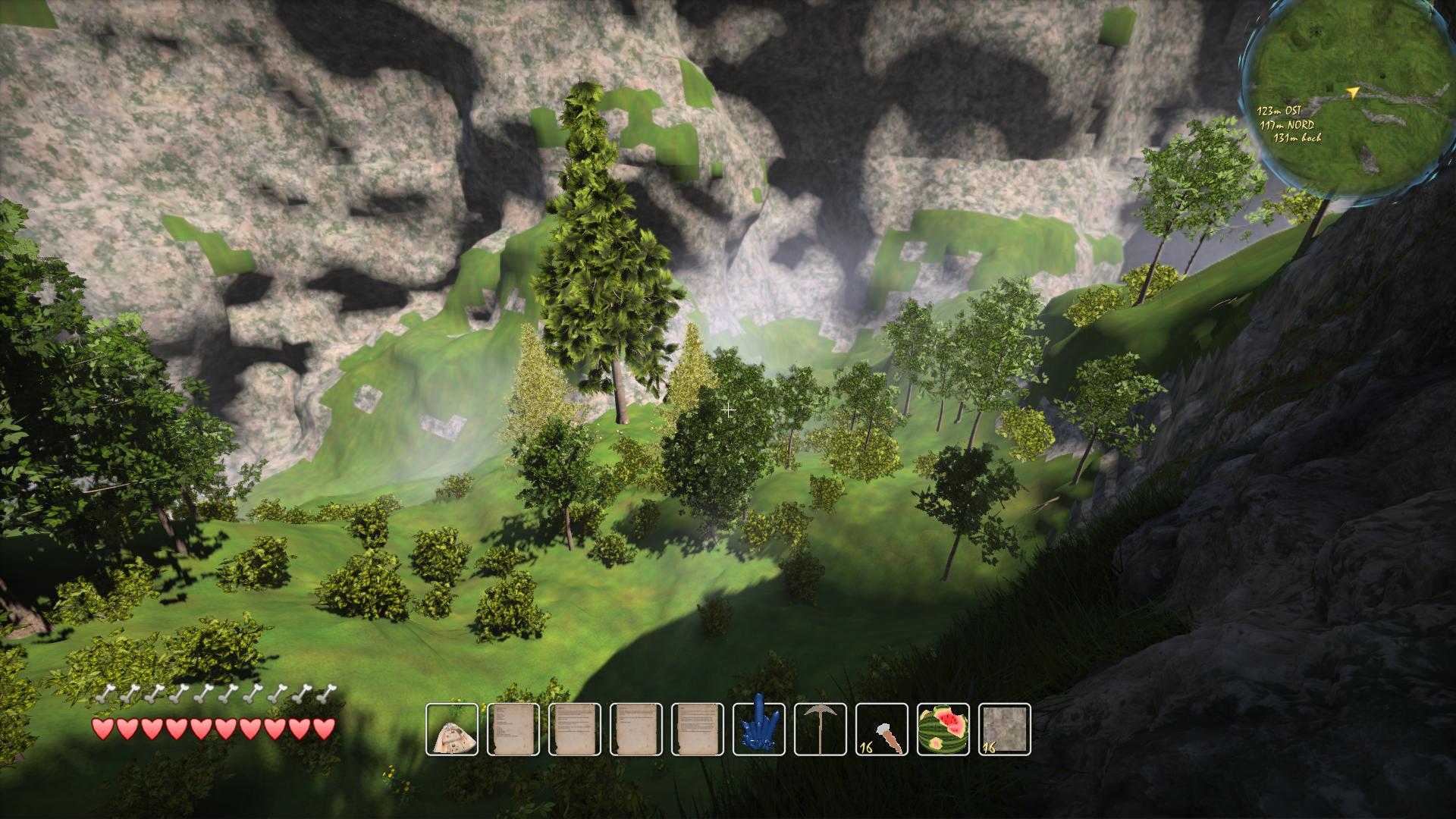Viewport: 1456px width, 819px height.
Task: Pick the stone block stack slot
Action: (1005, 730)
